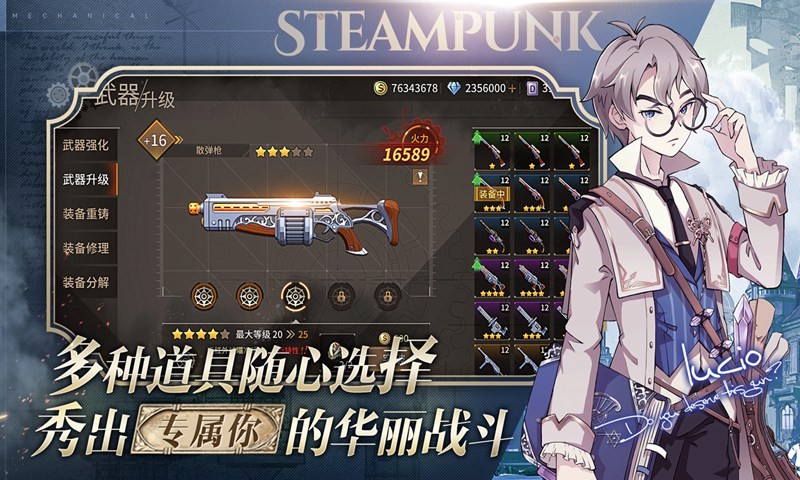The image size is (800, 480).
Task: Switch to the 武器升级 weapon upgrade tab
Action: (86, 180)
